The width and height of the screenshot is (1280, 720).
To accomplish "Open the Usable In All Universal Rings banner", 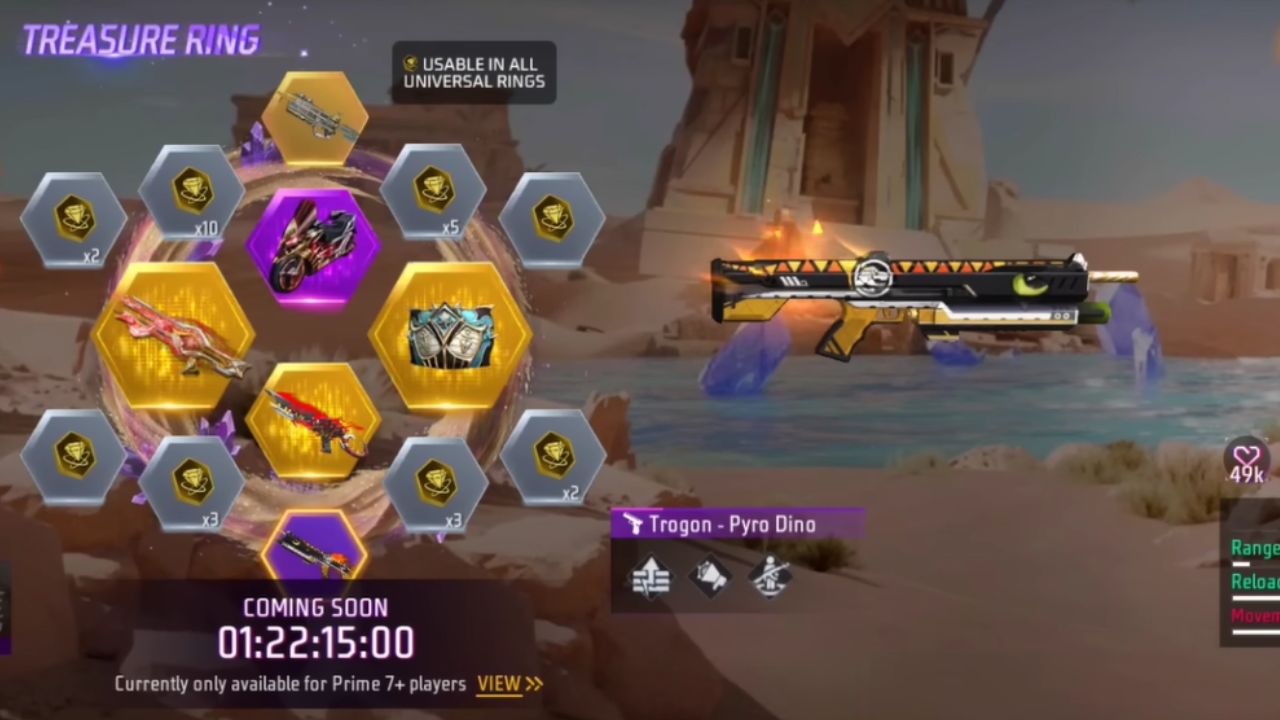I will tap(475, 70).
